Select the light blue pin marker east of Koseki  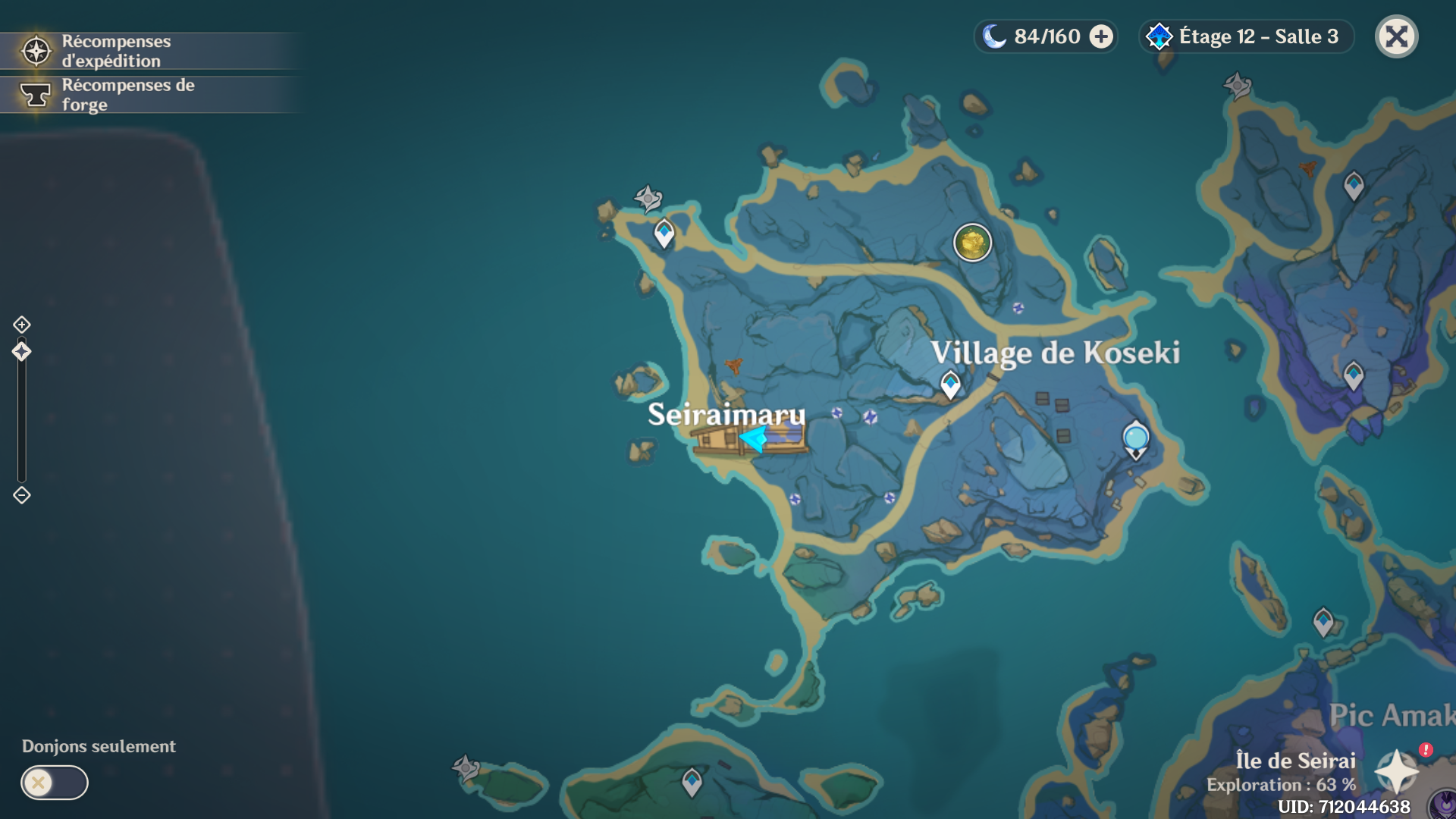point(1135,438)
